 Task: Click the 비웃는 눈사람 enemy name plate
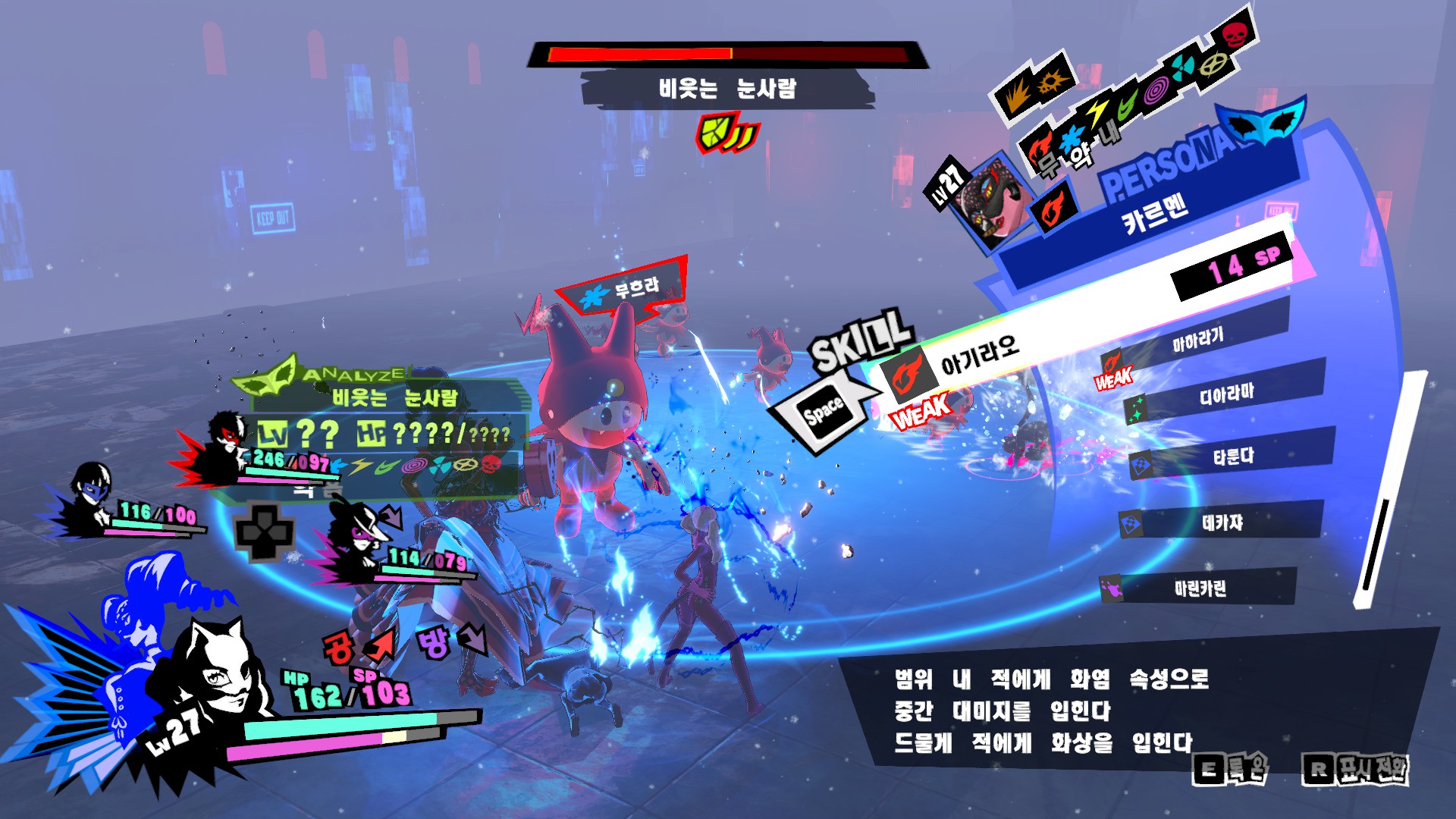pos(726,89)
